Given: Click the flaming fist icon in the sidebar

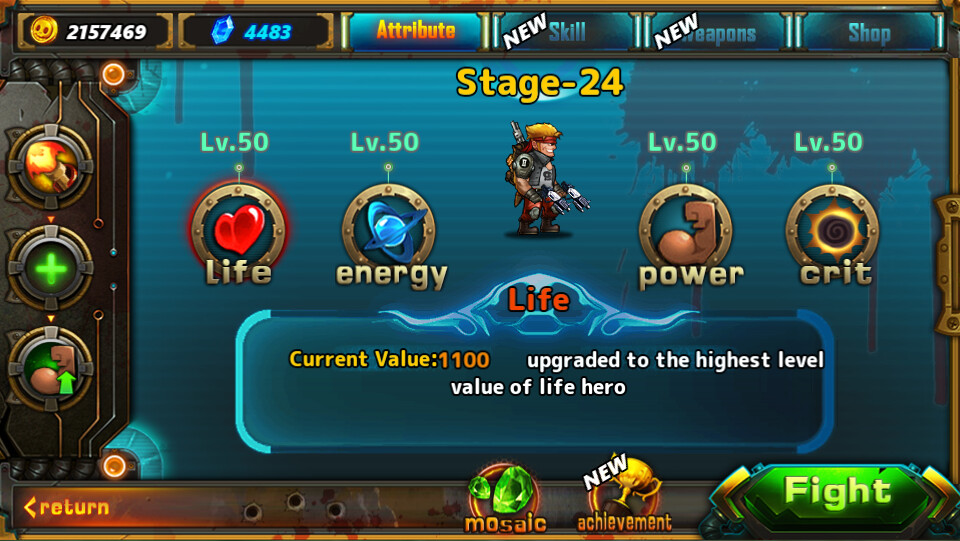Looking at the screenshot, I should tap(51, 167).
